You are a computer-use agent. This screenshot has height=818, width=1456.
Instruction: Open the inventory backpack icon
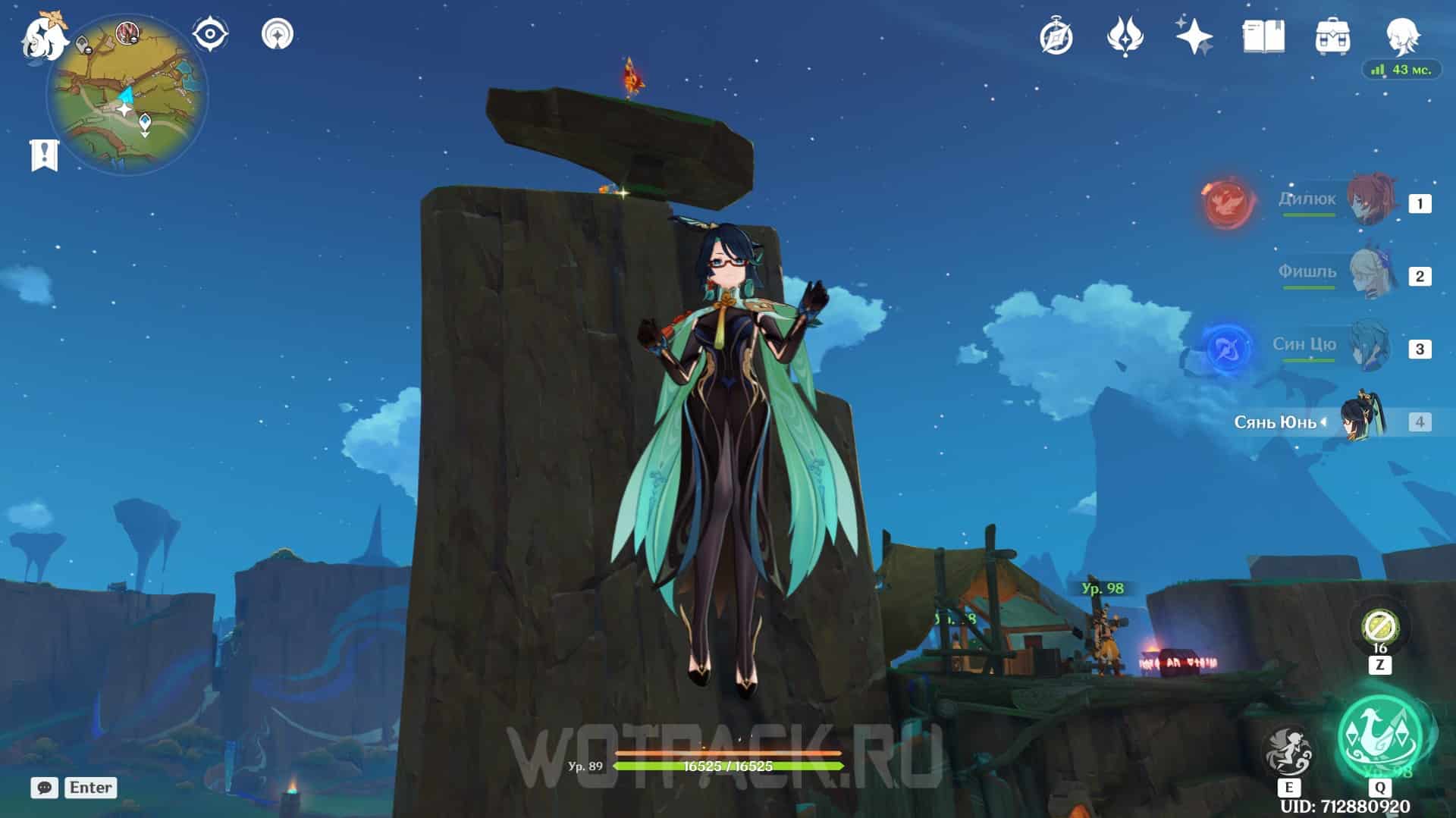pos(1332,36)
